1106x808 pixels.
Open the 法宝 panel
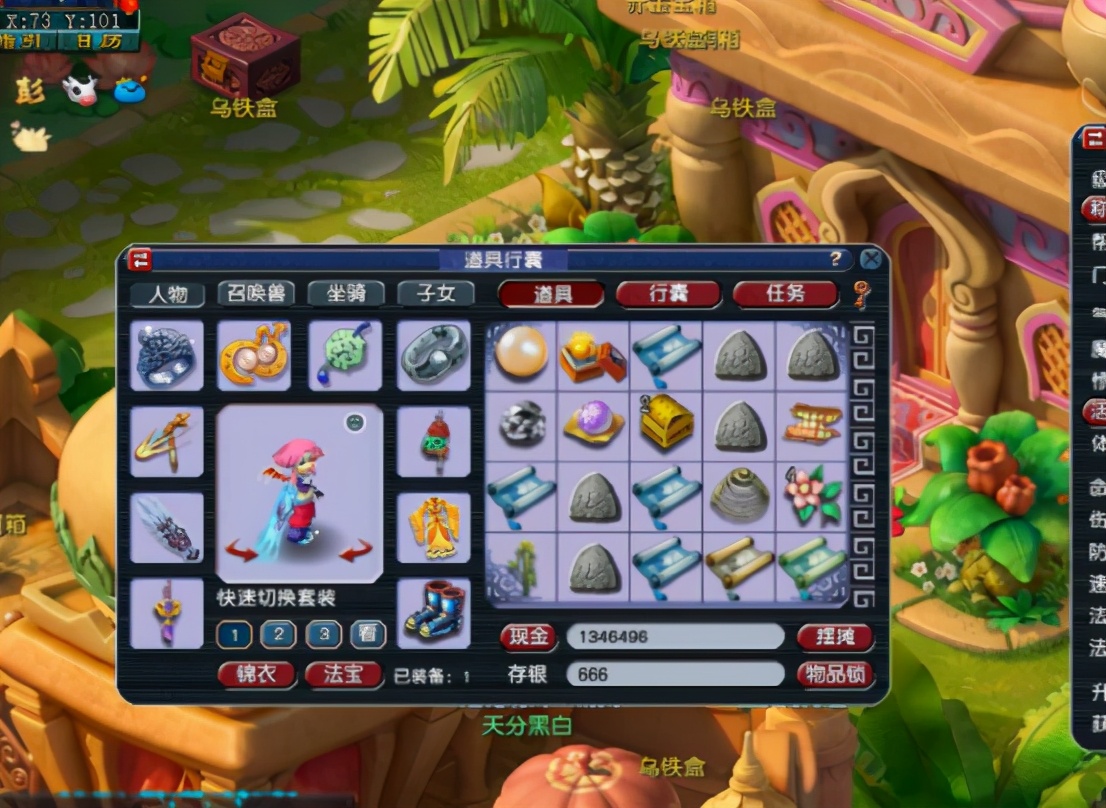pyautogui.click(x=344, y=675)
